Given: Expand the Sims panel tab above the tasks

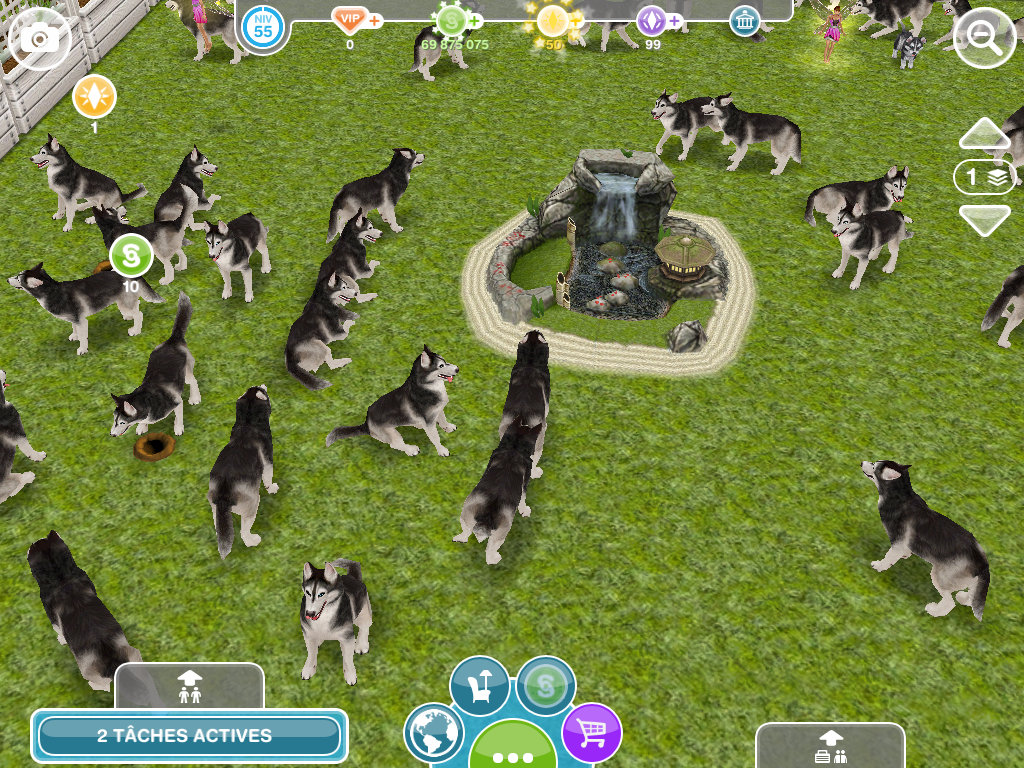Looking at the screenshot, I should coord(189,686).
